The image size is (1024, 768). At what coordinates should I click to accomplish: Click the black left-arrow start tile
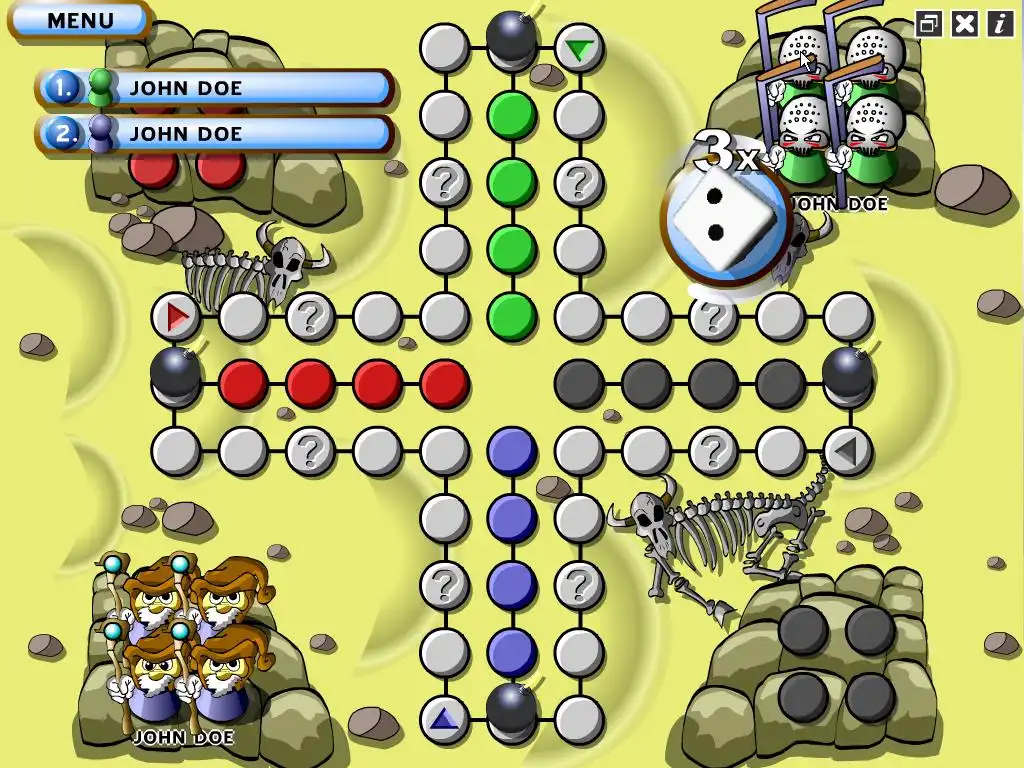coord(847,451)
